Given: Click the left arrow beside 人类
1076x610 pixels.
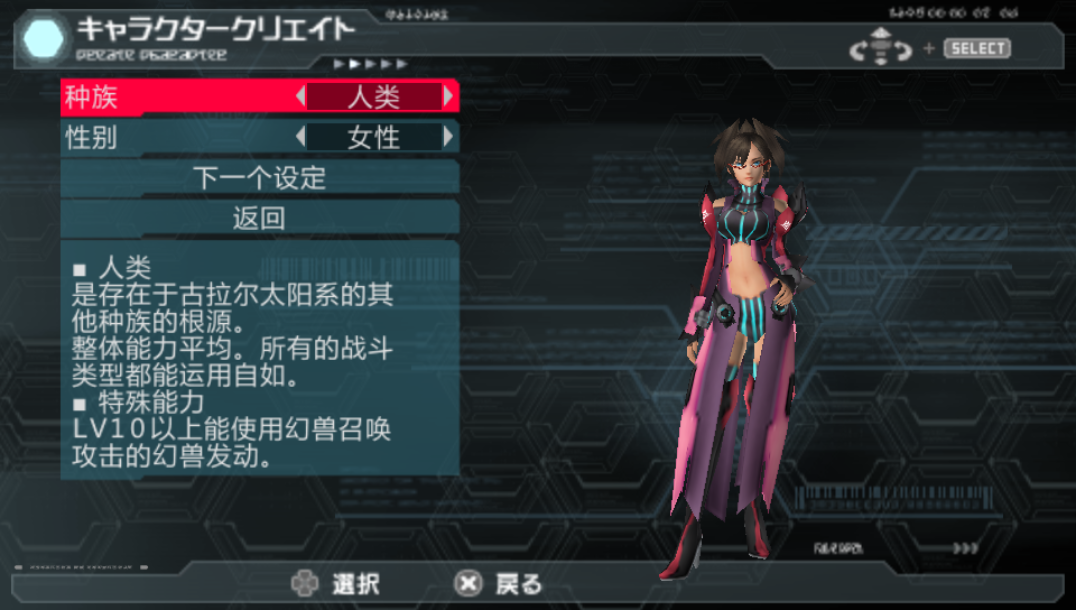Looking at the screenshot, I should (301, 97).
